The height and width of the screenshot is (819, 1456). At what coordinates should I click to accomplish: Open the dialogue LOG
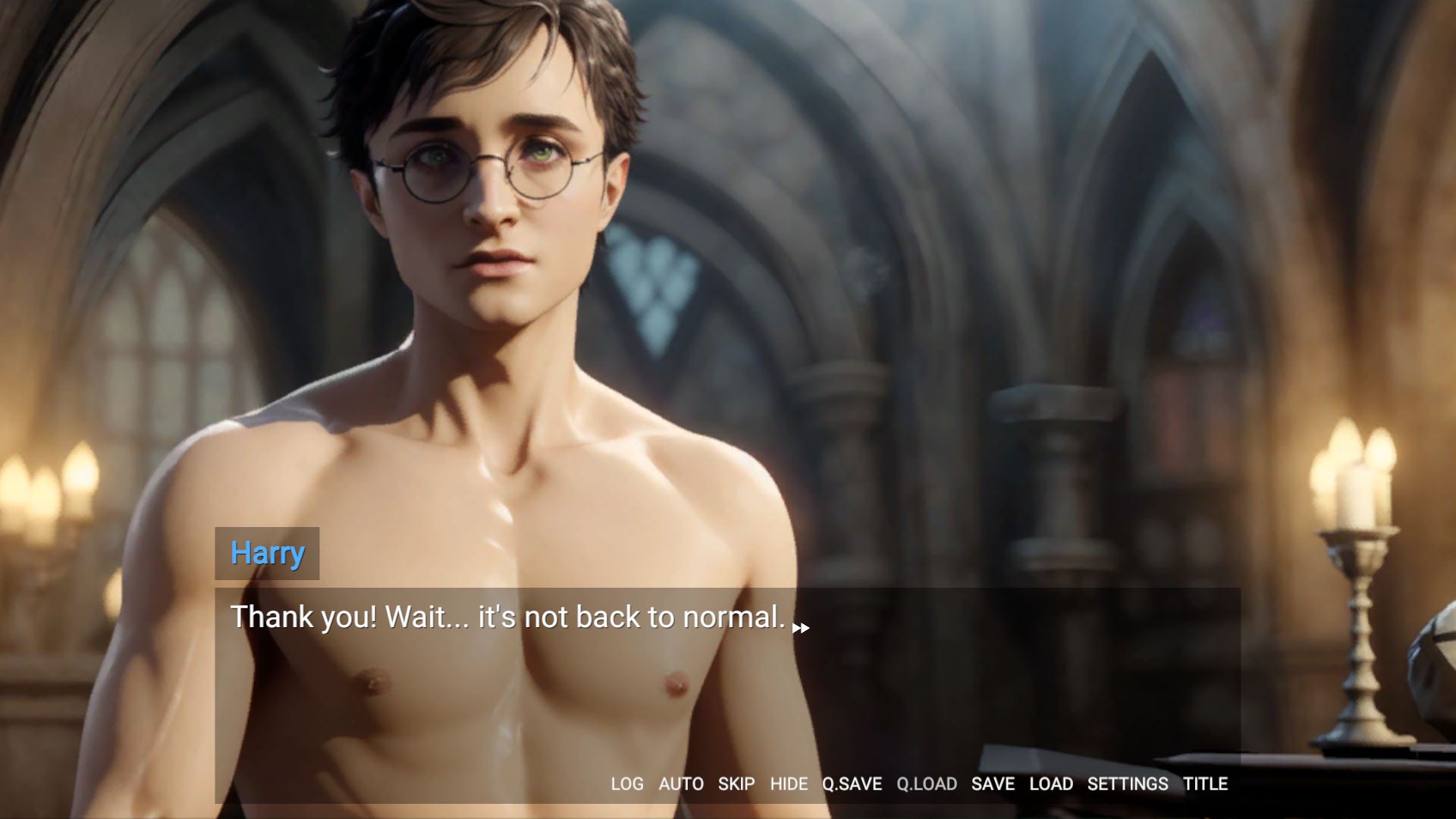tap(626, 783)
